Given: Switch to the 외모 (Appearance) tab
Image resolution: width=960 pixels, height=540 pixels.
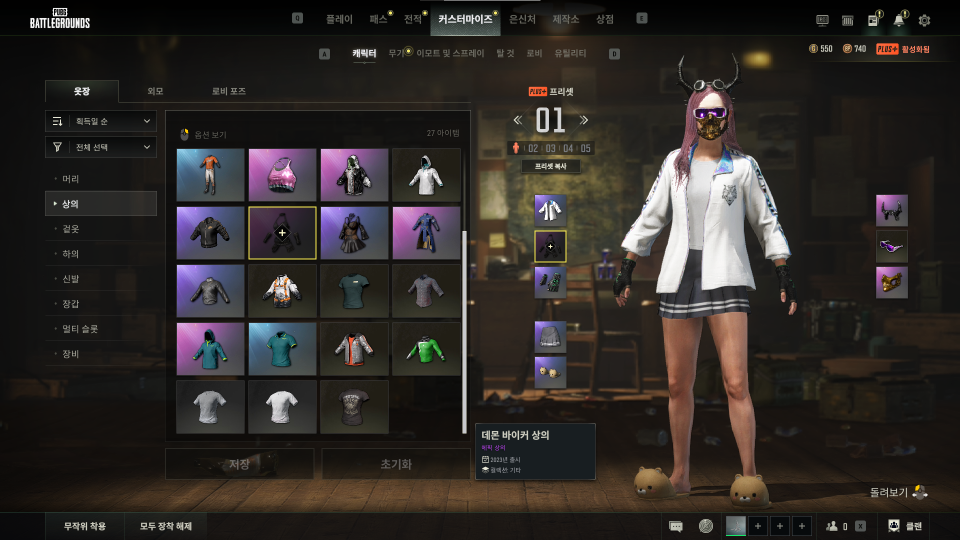Looking at the screenshot, I should 155,91.
